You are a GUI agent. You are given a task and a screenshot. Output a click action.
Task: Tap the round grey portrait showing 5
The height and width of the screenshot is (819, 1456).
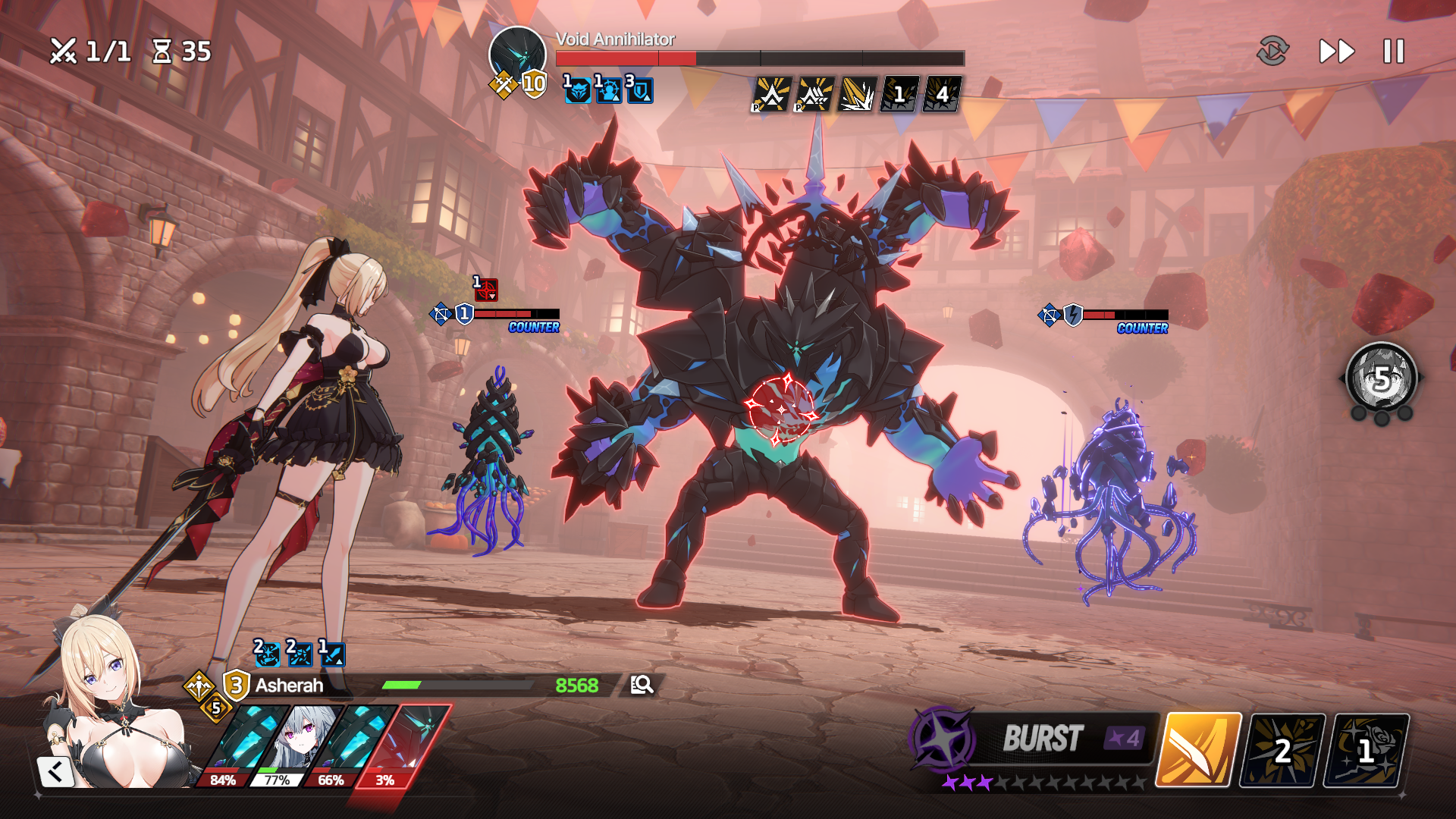[x=1381, y=378]
